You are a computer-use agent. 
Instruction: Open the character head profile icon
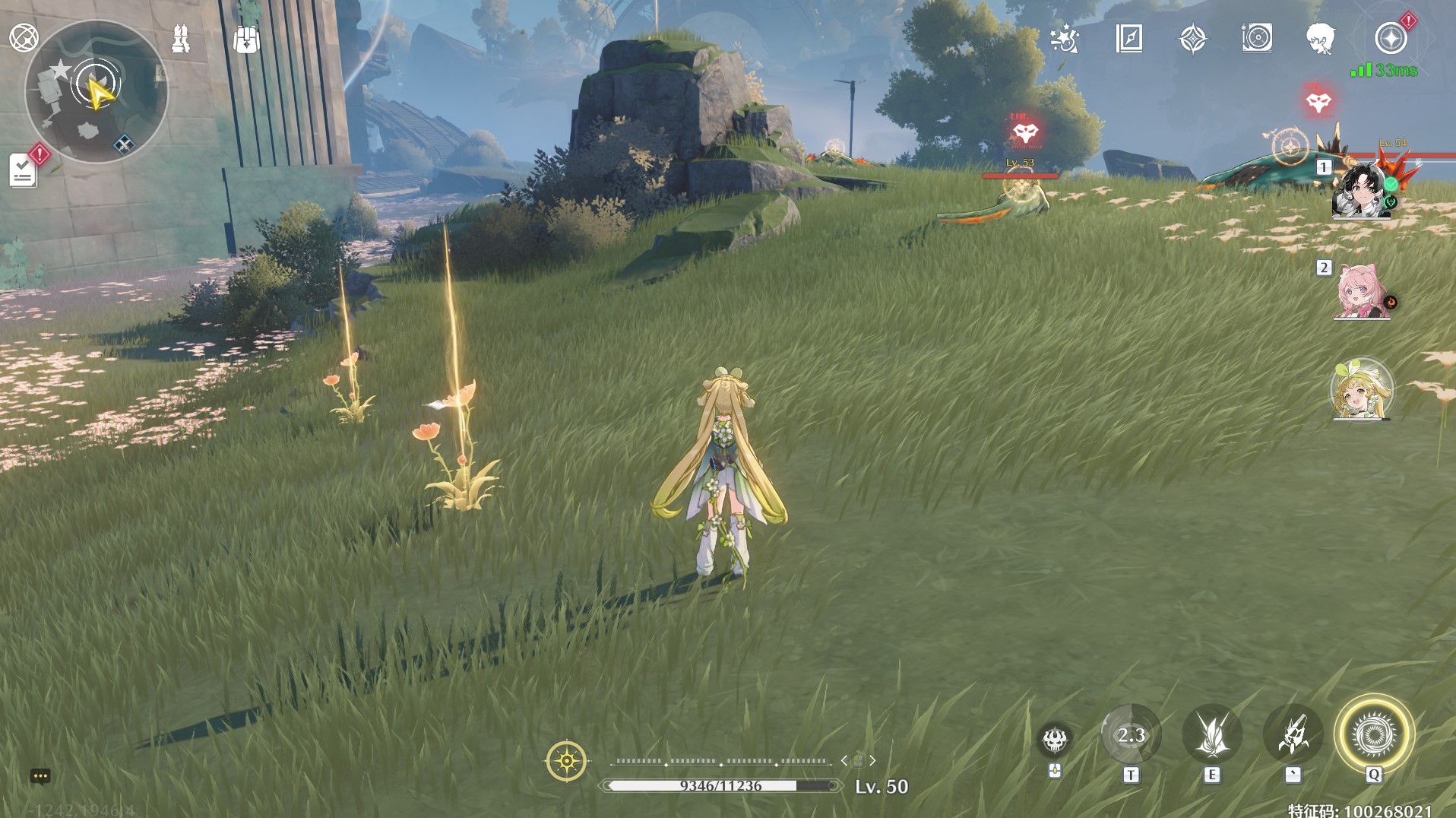tap(1321, 38)
